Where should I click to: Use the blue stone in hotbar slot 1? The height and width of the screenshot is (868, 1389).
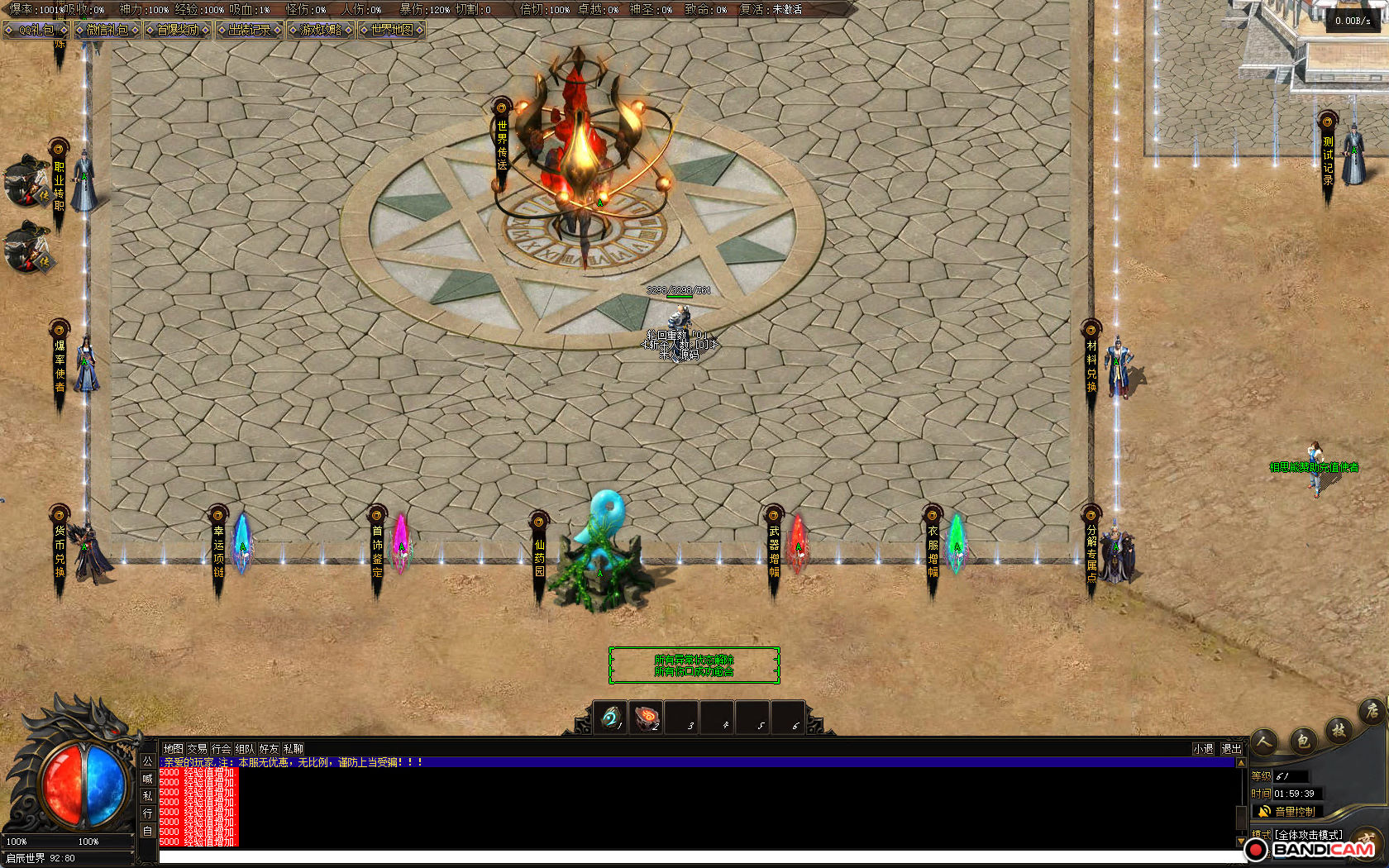pos(610,718)
